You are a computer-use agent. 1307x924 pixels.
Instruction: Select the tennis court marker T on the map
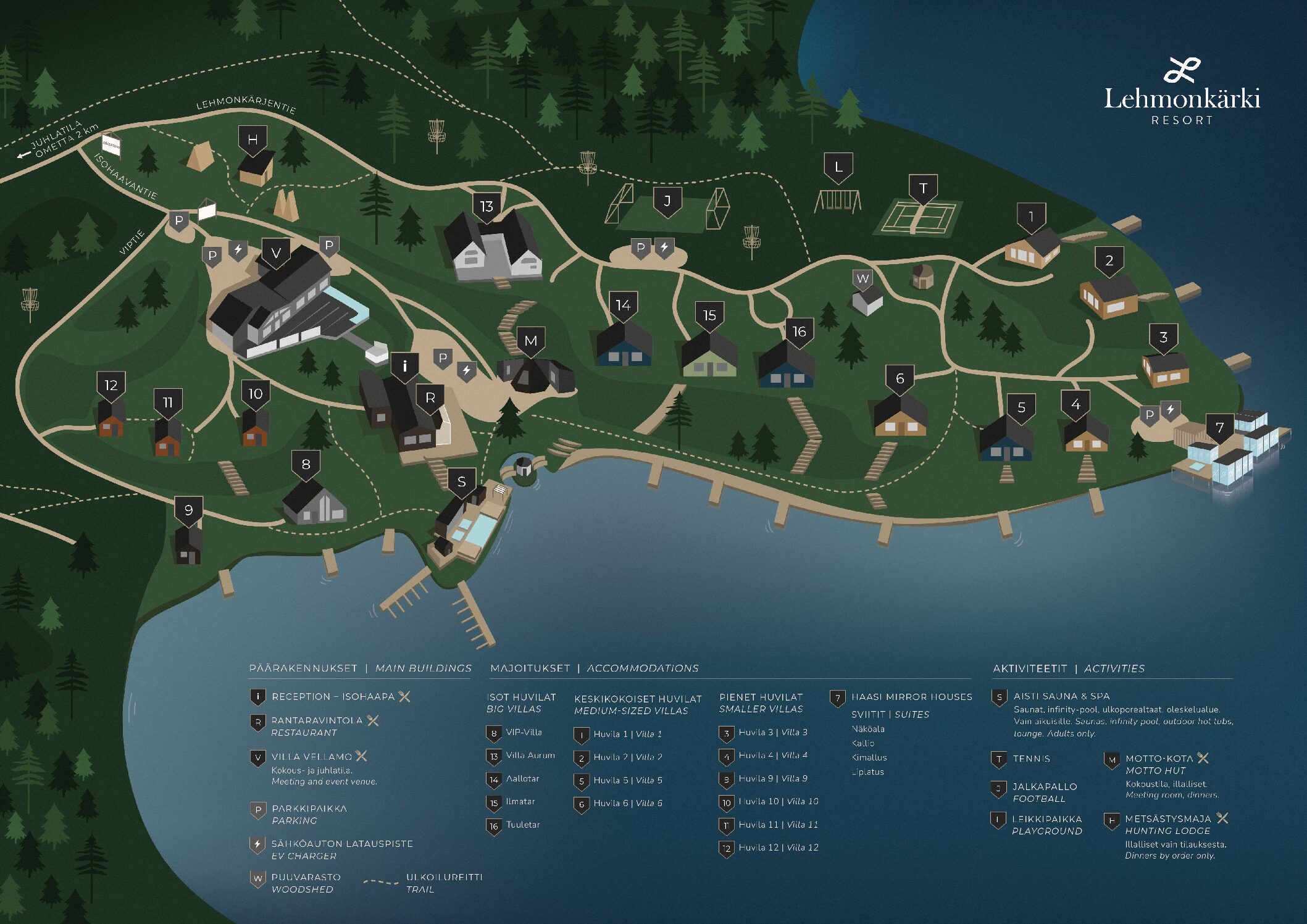coord(923,189)
